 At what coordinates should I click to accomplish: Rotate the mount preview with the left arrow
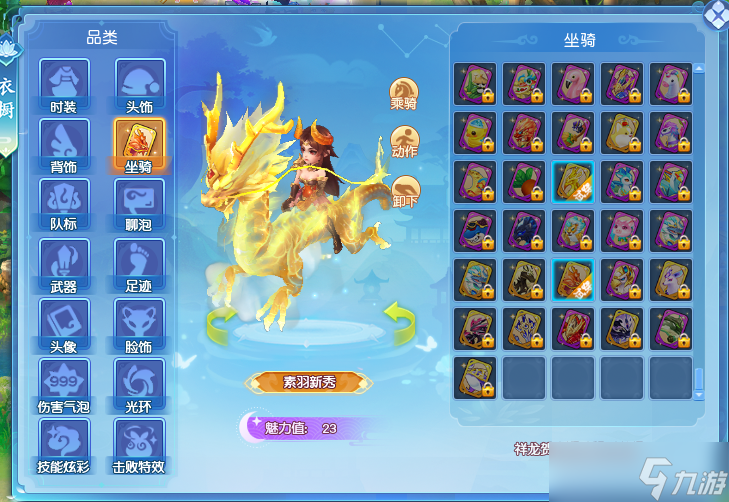[223, 322]
